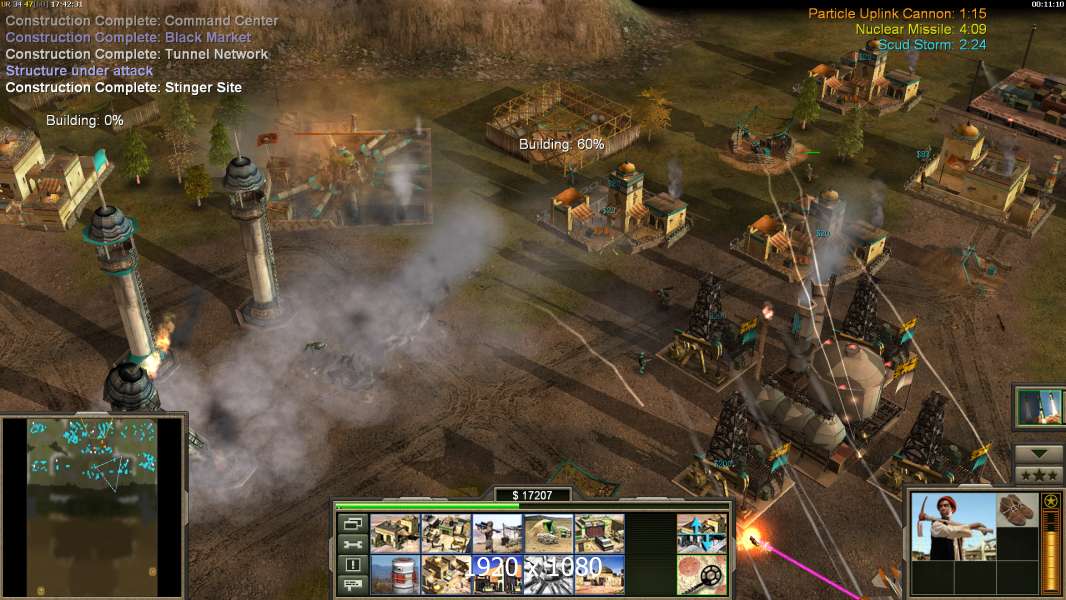The height and width of the screenshot is (600, 1066).
Task: Choose the Arms Dealer build icon
Action: tap(599, 533)
